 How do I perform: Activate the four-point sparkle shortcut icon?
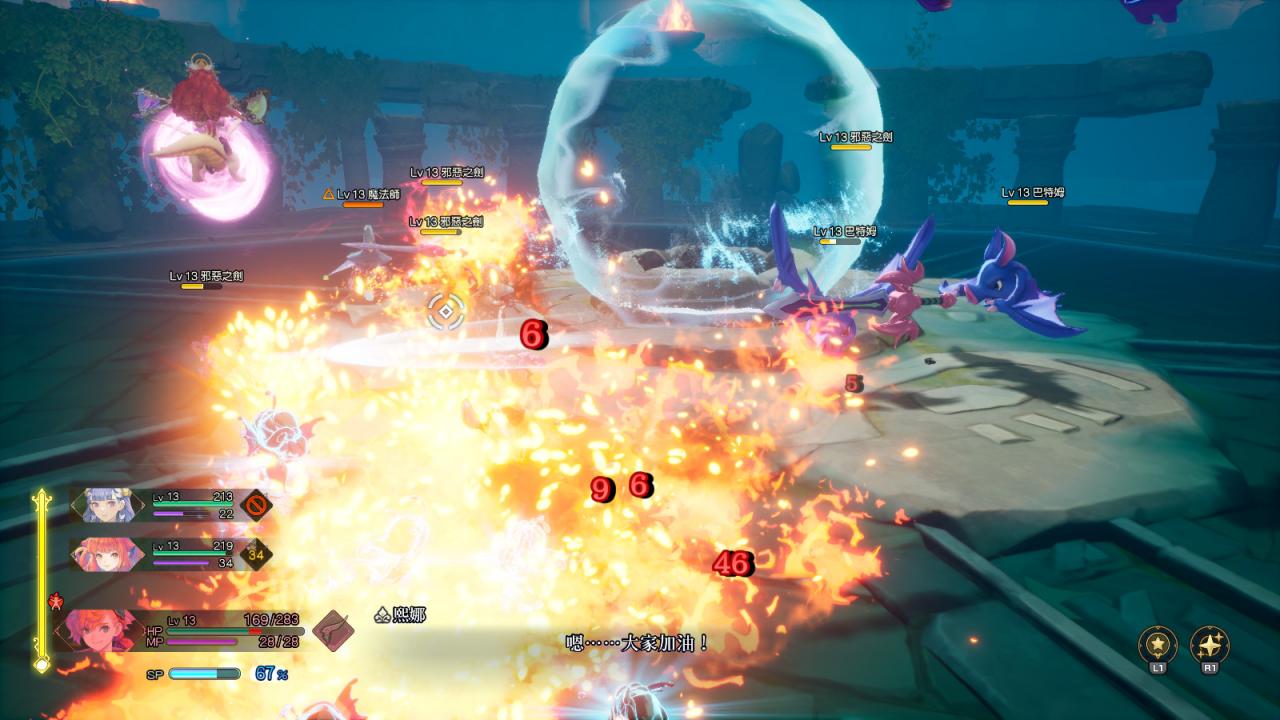coord(1209,644)
